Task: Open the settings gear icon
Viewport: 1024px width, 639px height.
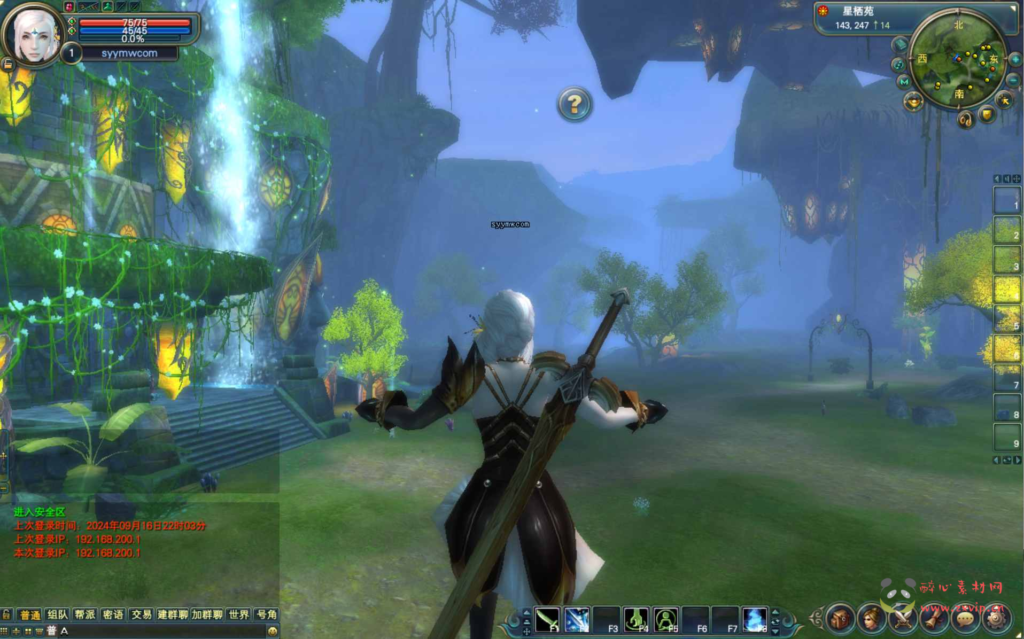Action: 997,617
